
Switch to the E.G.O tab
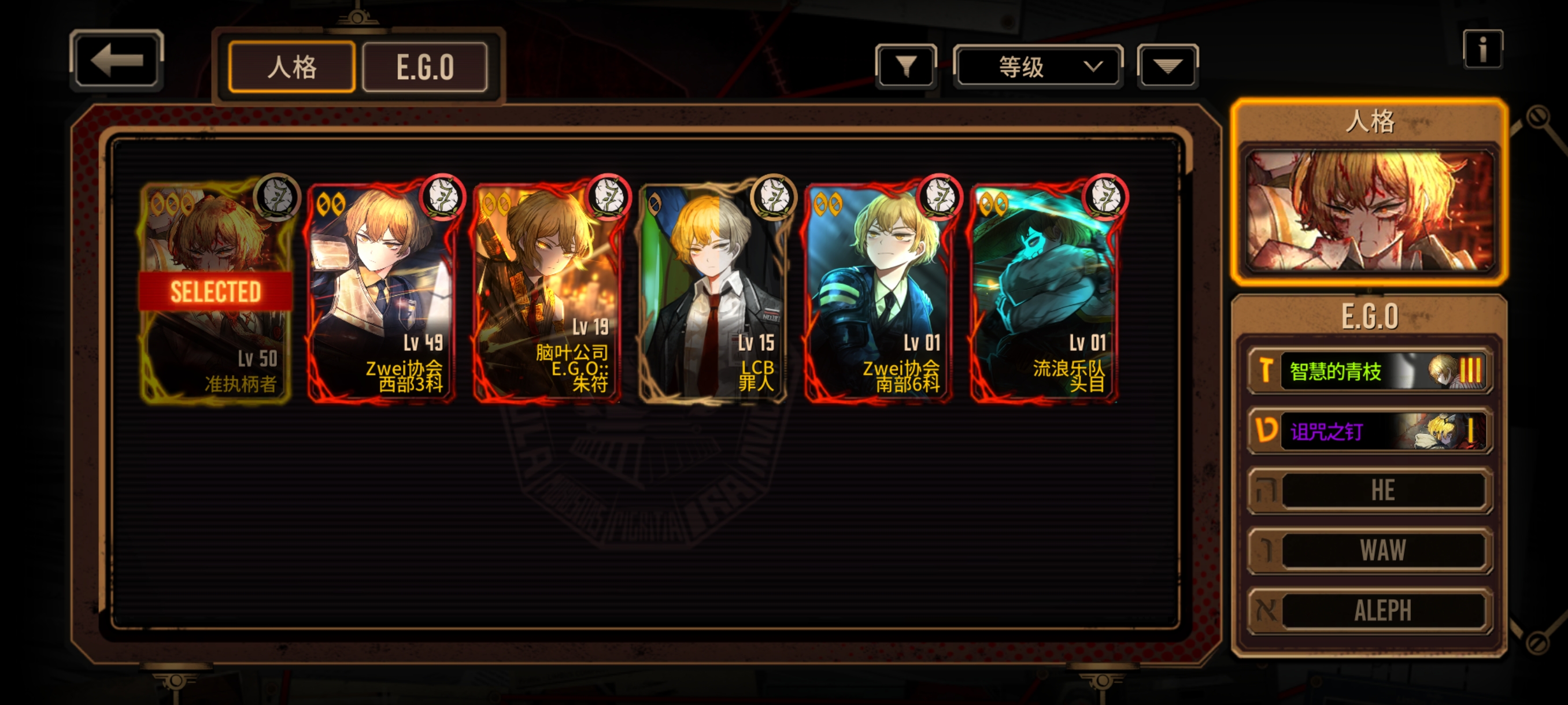pyautogui.click(x=425, y=67)
